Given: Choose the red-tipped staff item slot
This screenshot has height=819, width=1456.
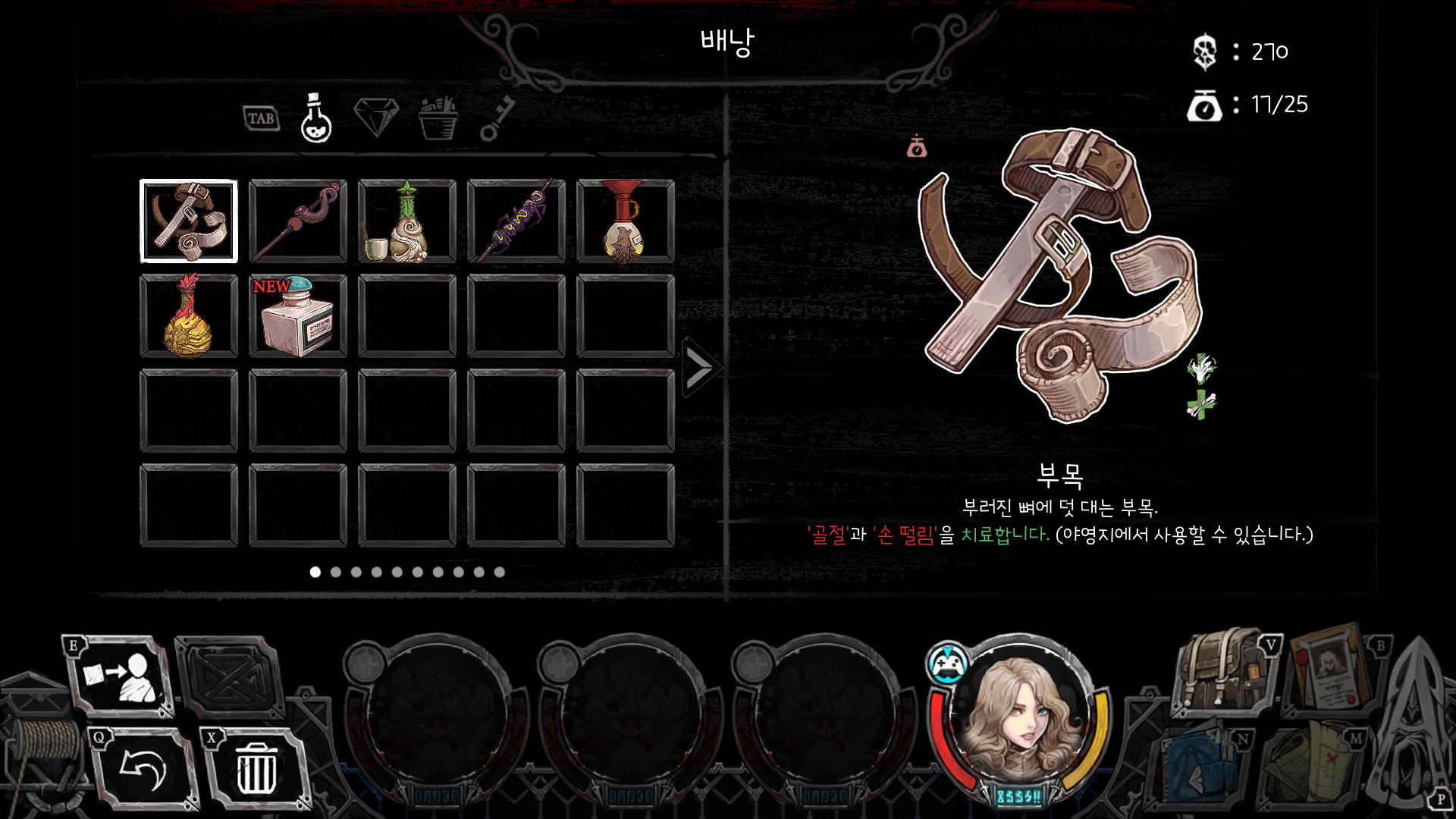Looking at the screenshot, I should click(298, 221).
